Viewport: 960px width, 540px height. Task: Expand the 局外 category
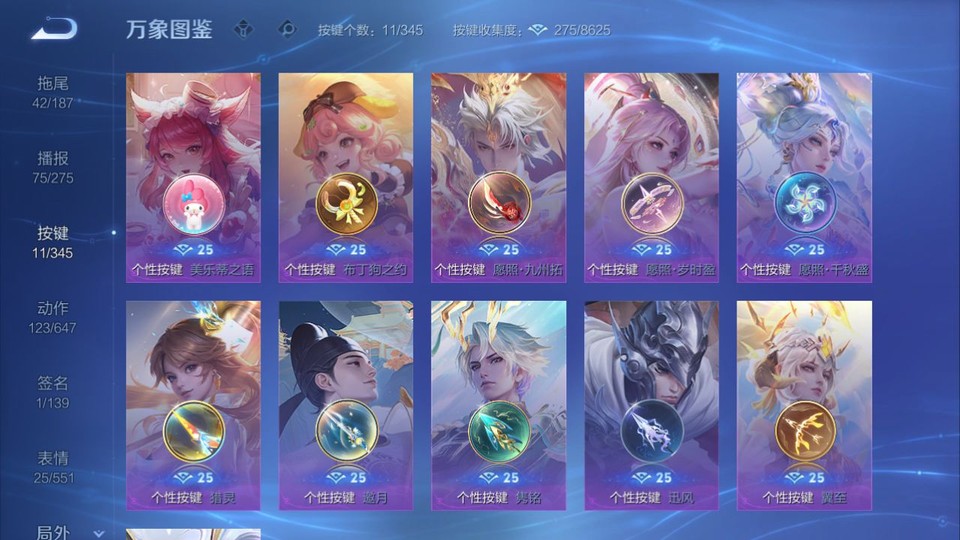tap(60, 531)
